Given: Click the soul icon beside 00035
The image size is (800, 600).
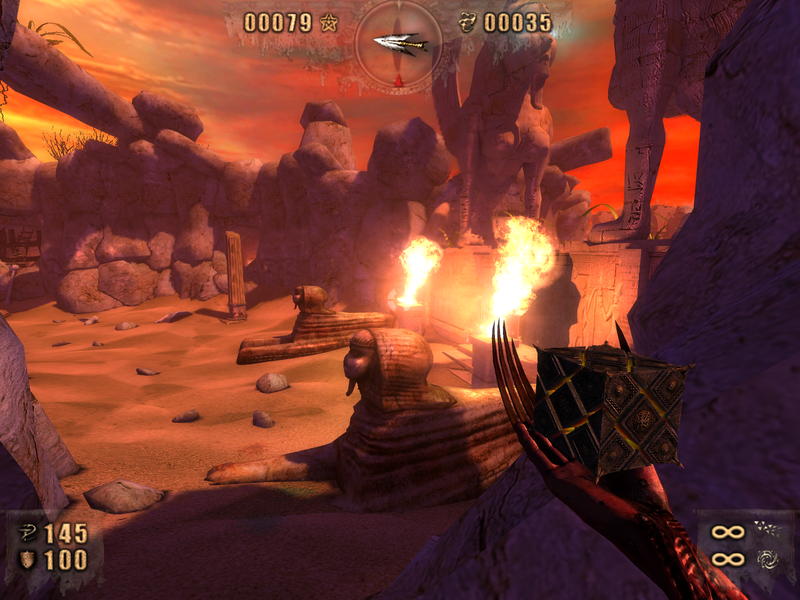Looking at the screenshot, I should [x=467, y=22].
